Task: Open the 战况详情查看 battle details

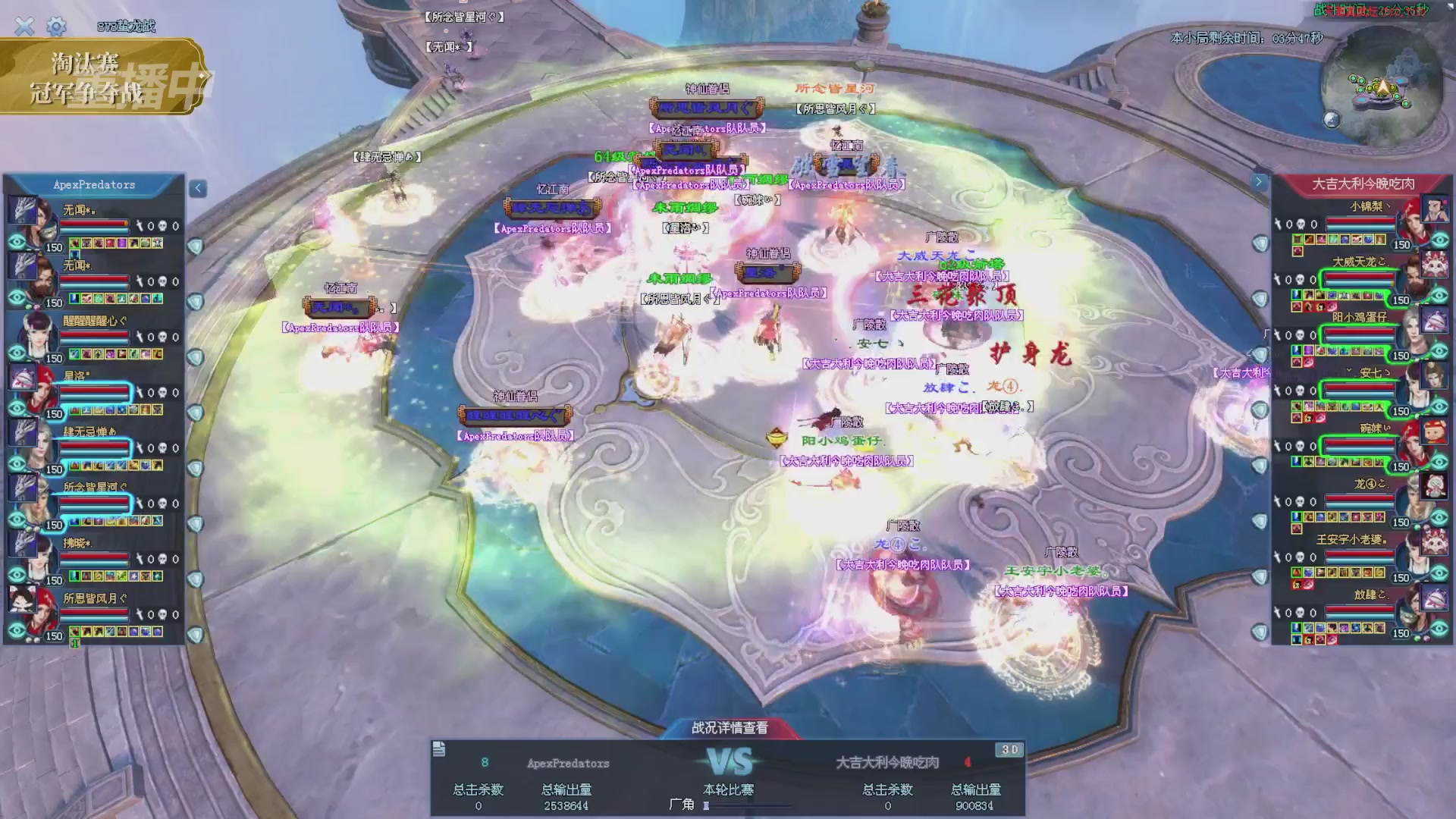Action: pyautogui.click(x=730, y=728)
